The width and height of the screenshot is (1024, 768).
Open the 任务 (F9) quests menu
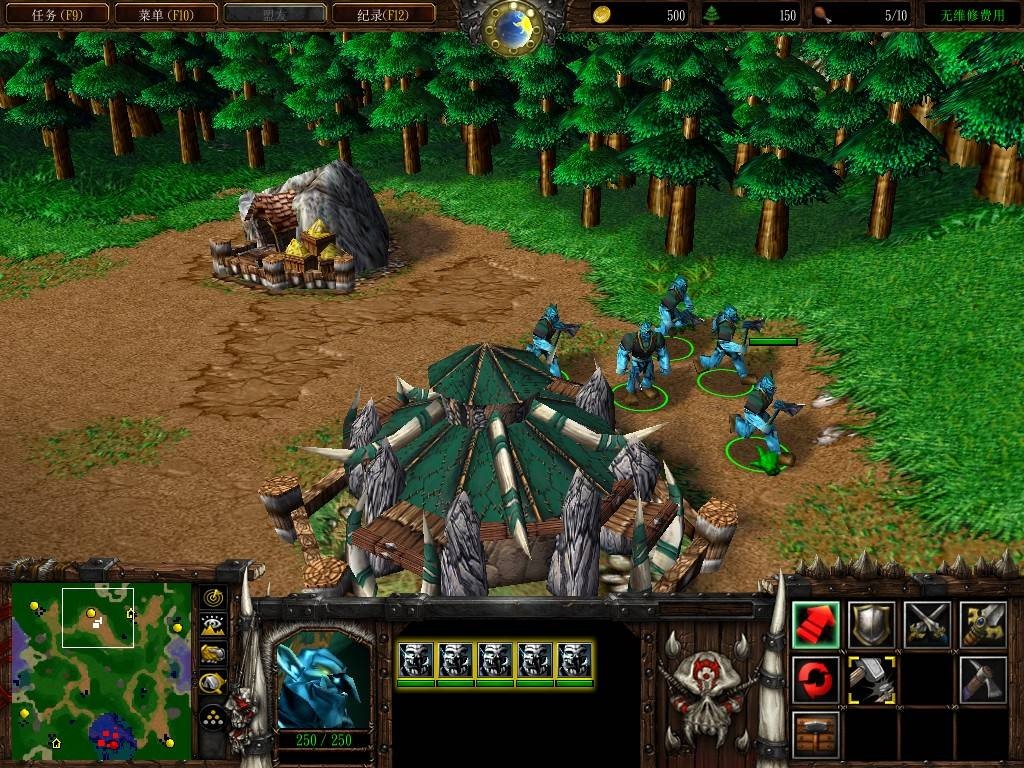56,15
